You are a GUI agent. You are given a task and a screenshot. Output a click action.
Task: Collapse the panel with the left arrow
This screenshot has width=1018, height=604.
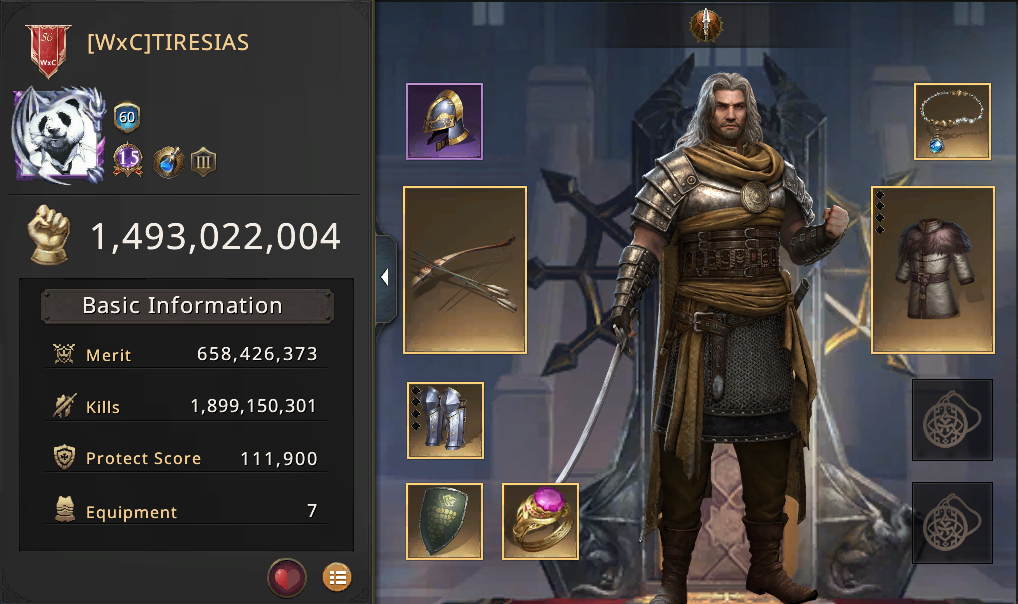[x=385, y=278]
